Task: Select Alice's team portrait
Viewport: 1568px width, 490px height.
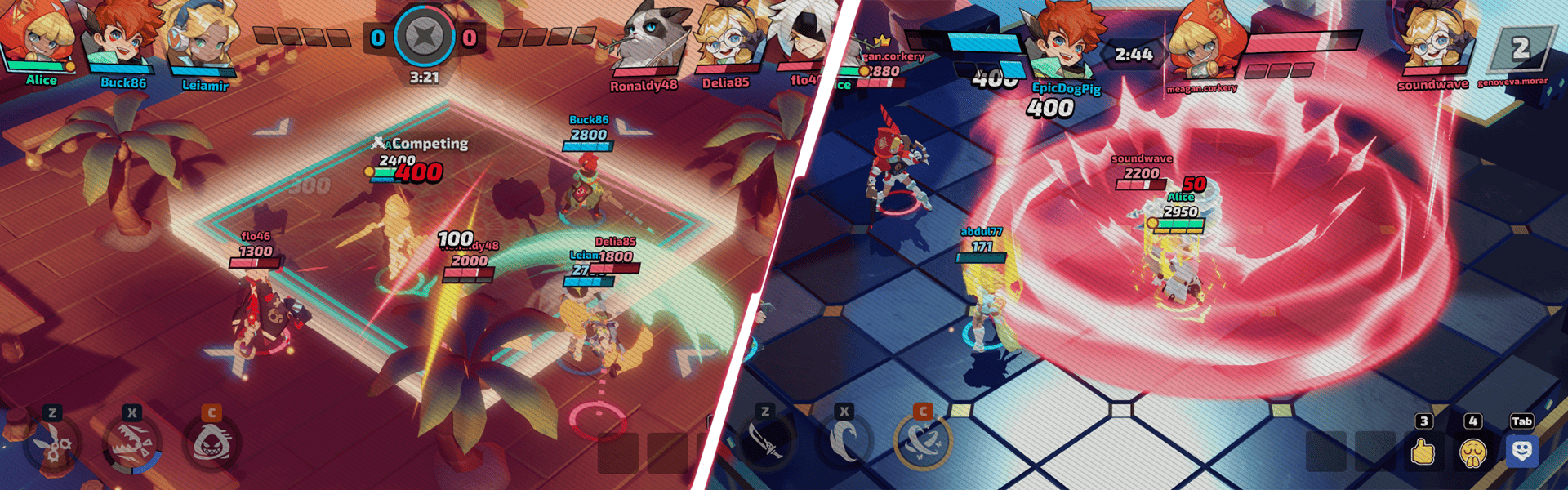Action: (x=38, y=37)
